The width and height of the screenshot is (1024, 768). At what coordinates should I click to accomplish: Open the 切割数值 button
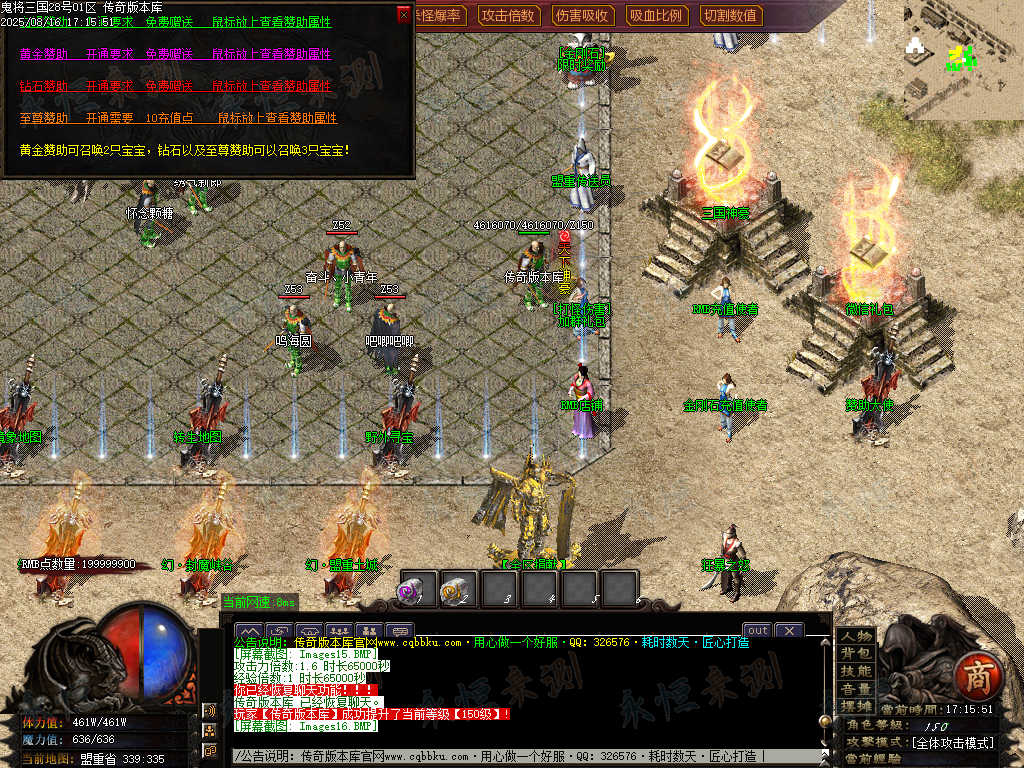pyautogui.click(x=730, y=15)
